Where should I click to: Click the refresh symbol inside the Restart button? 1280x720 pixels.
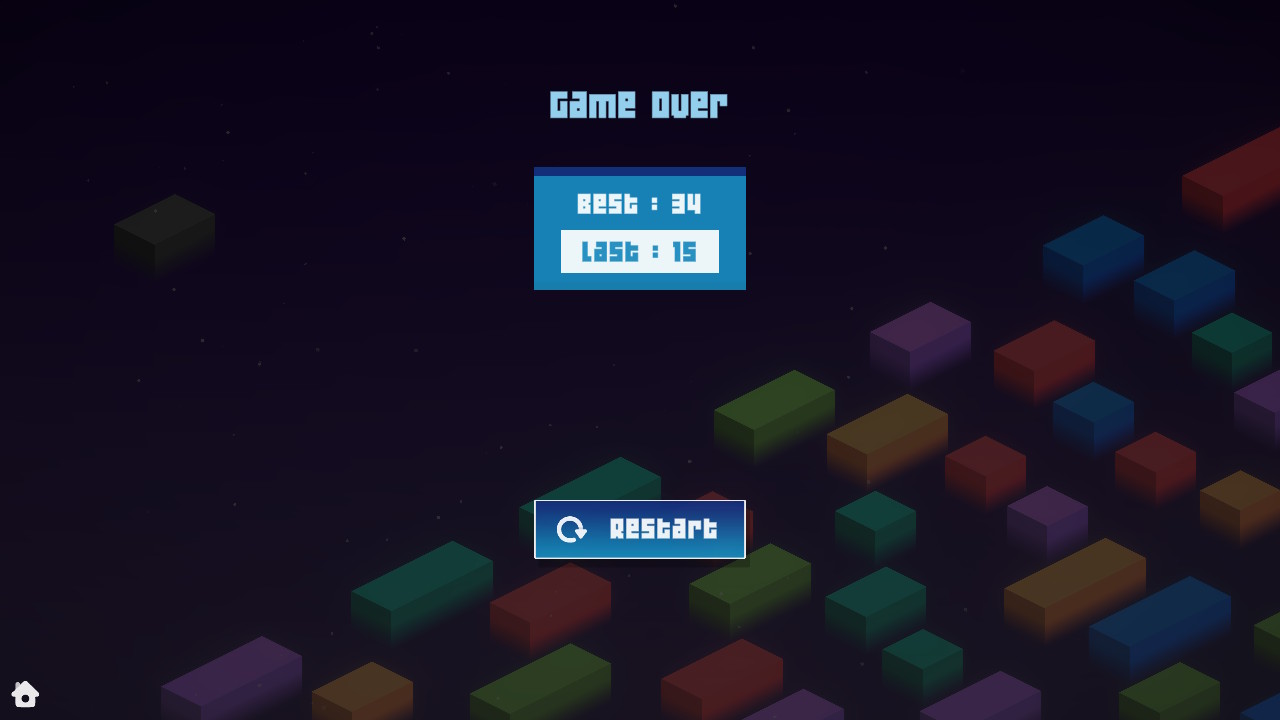[574, 528]
